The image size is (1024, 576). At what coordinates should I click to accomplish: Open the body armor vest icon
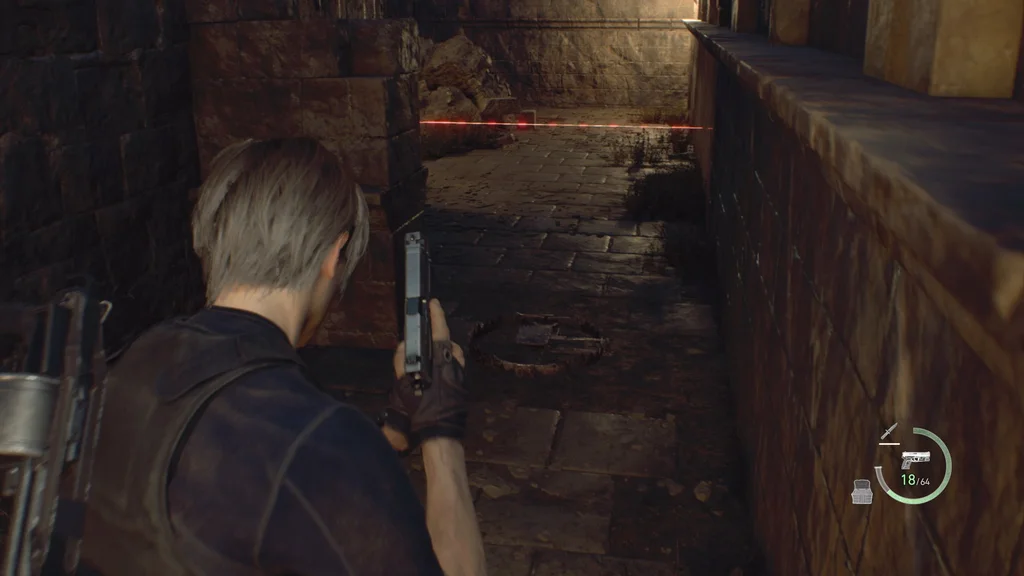pyautogui.click(x=862, y=490)
